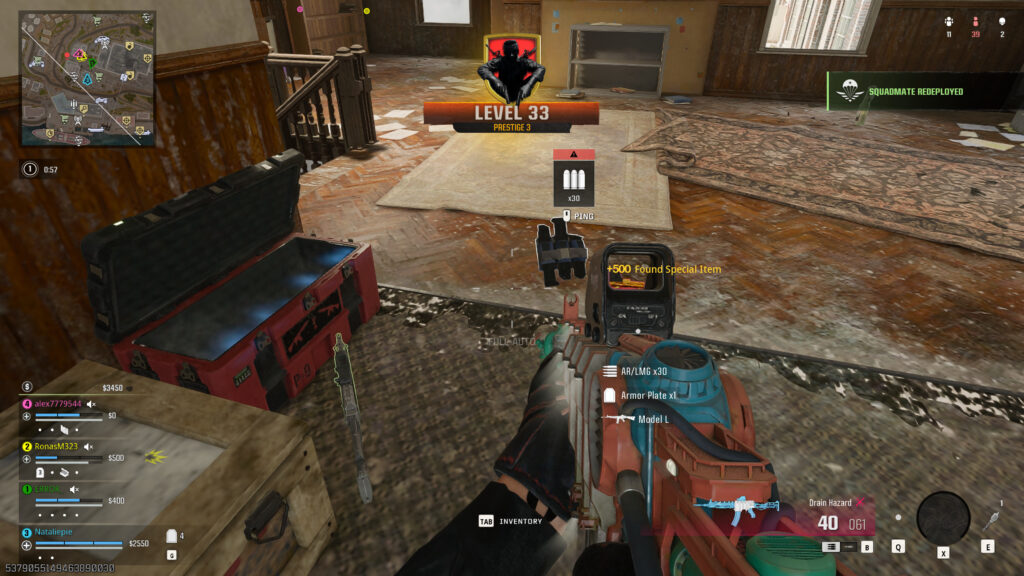This screenshot has height=576, width=1024.
Task: Toggle mute icon beside alex7779544
Action: click(91, 403)
